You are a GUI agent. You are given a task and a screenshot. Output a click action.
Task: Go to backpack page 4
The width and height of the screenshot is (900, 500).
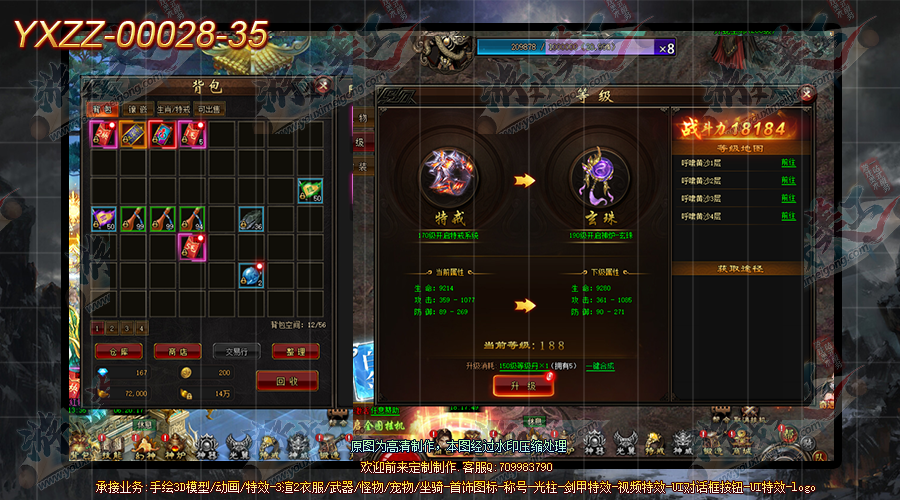[x=141, y=328]
